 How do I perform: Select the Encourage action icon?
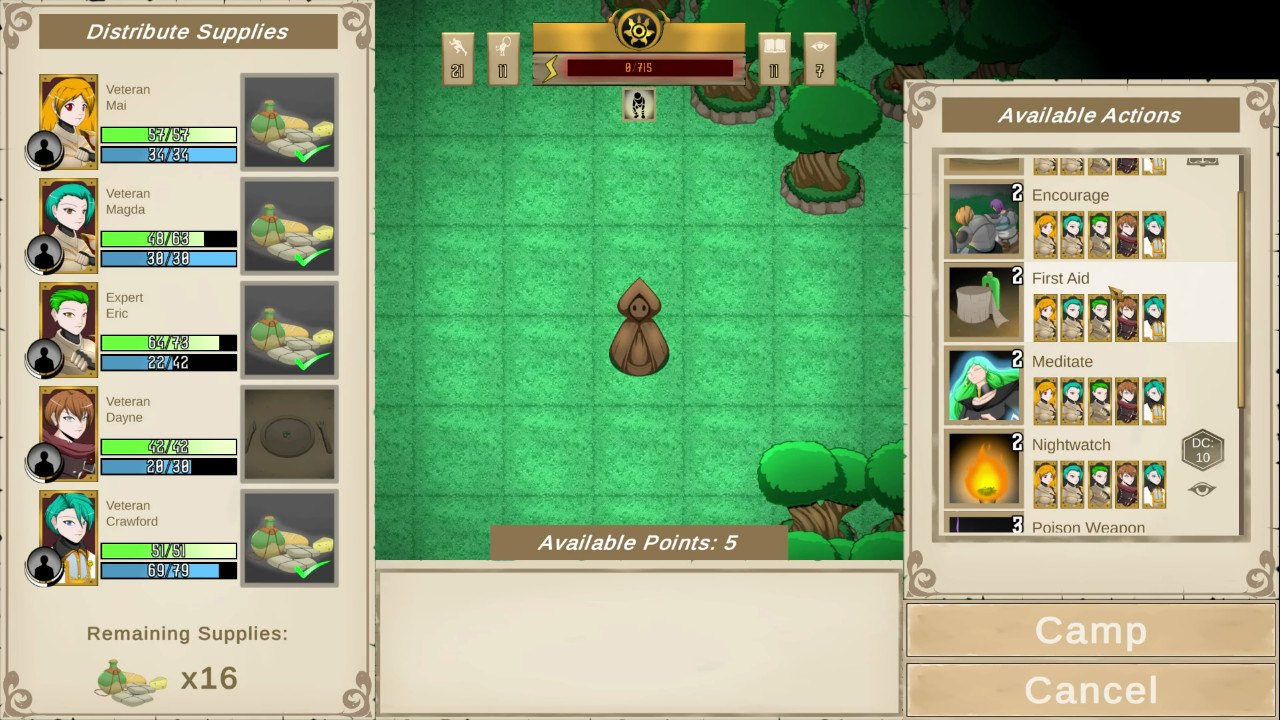(x=982, y=219)
